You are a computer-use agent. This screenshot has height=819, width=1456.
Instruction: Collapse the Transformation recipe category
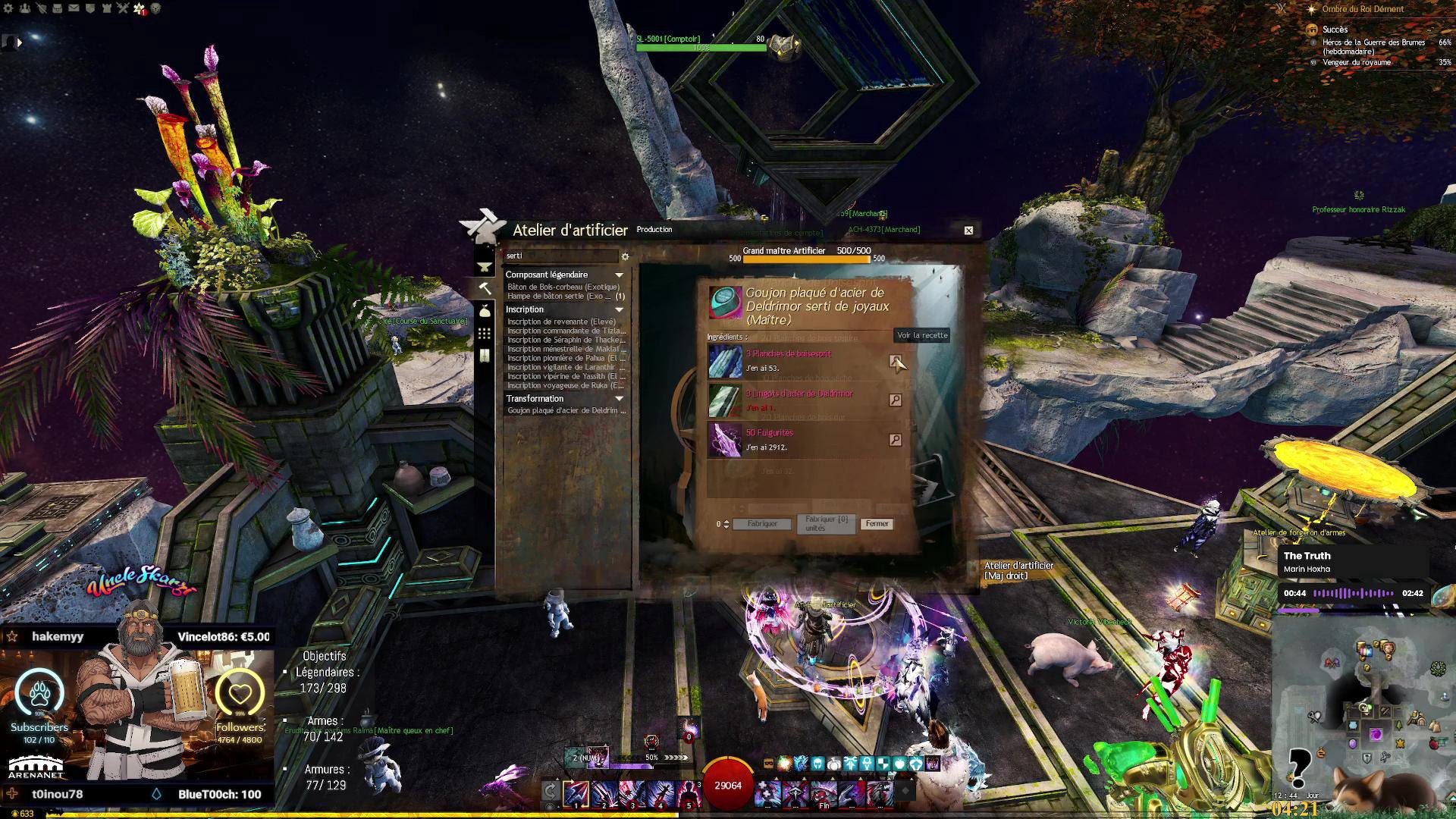point(619,399)
